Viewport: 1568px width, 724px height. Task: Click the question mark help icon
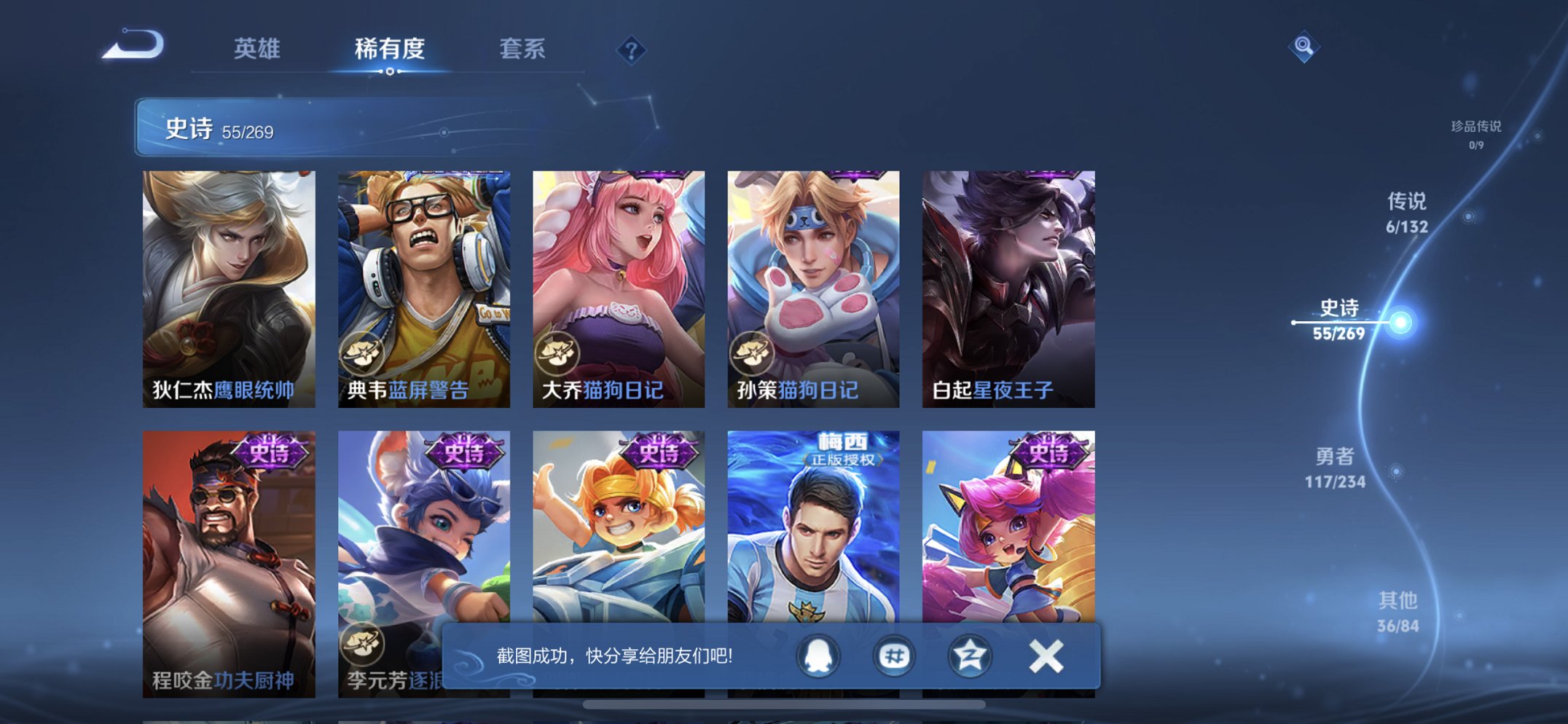coord(633,50)
